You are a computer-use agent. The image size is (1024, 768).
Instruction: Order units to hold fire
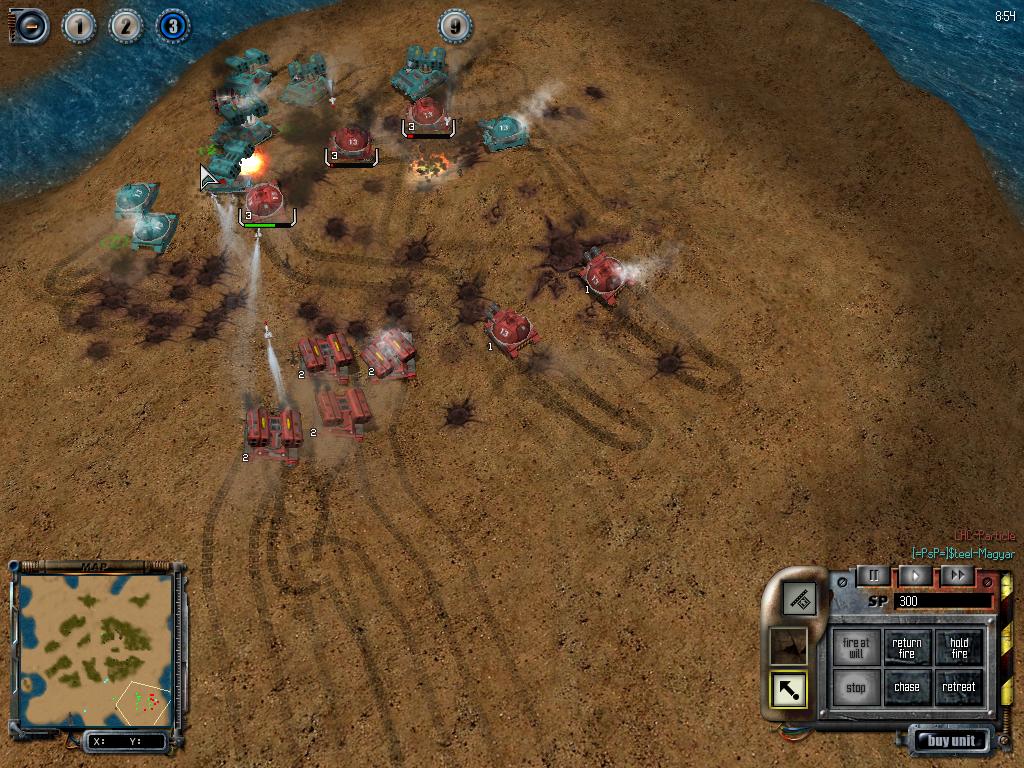[x=959, y=648]
